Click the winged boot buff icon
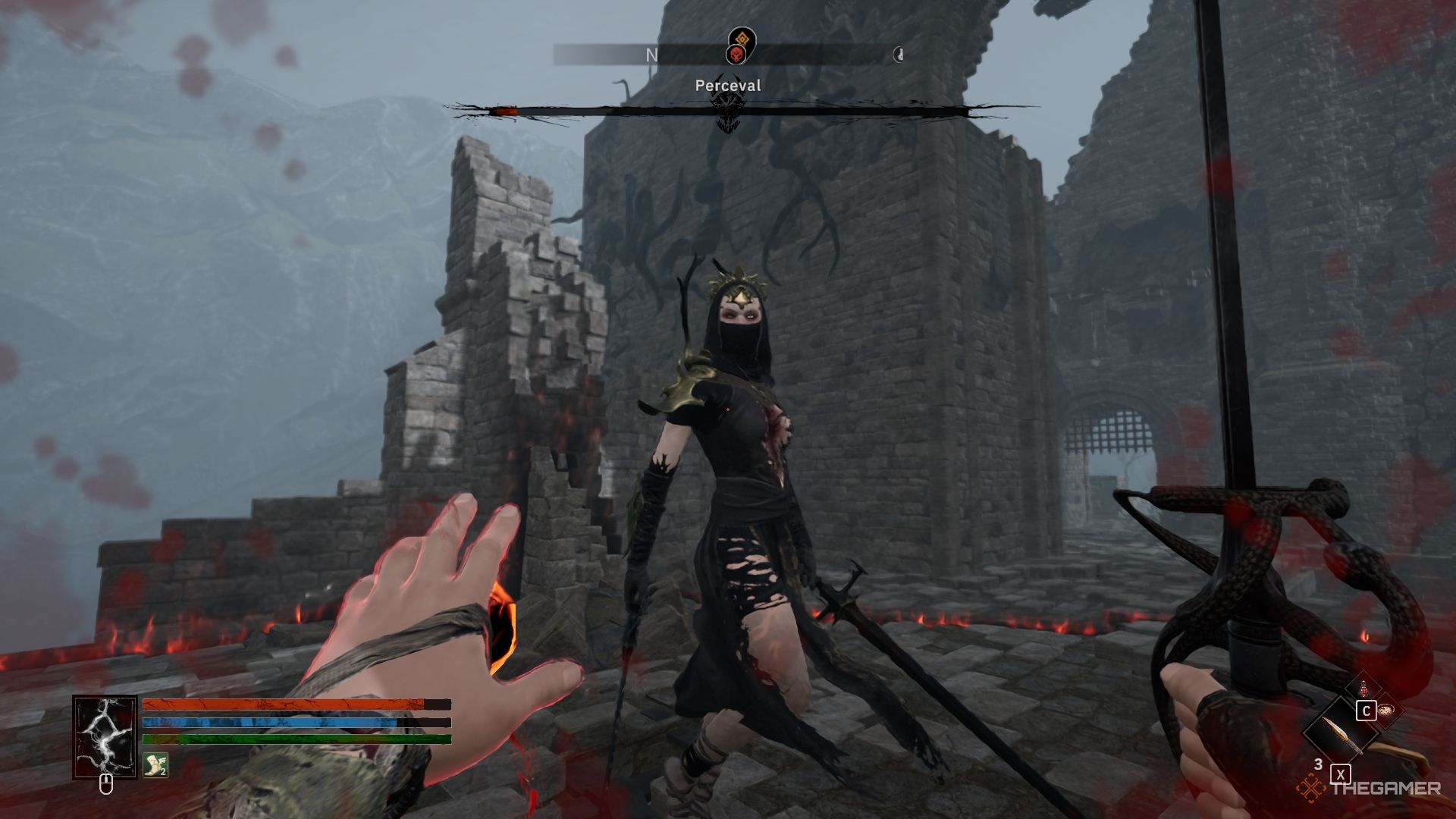This screenshot has width=1456, height=819. 155,765
